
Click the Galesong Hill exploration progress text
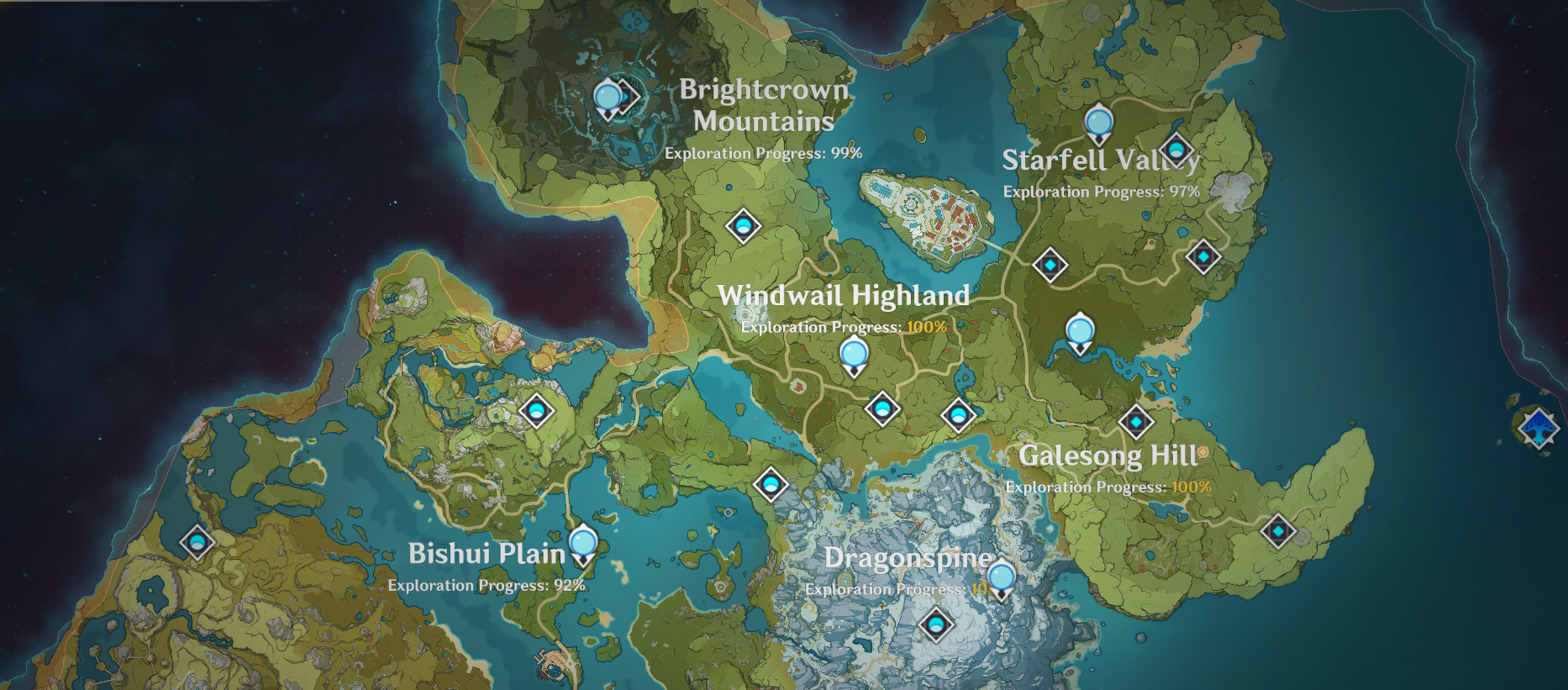1110,487
